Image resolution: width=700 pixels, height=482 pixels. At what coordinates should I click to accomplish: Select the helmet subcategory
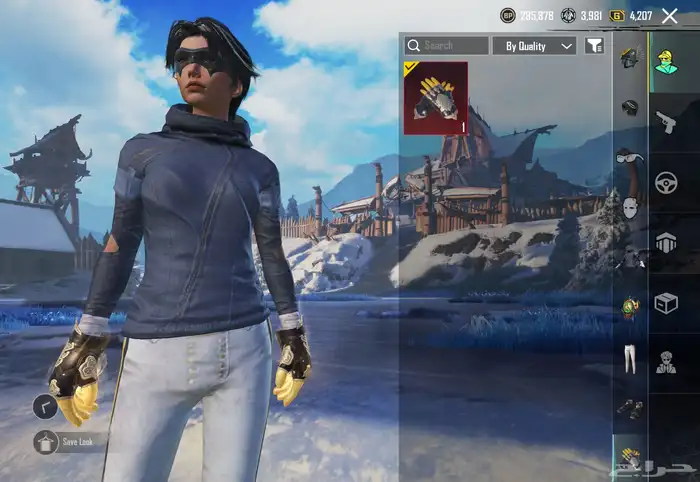click(x=629, y=107)
